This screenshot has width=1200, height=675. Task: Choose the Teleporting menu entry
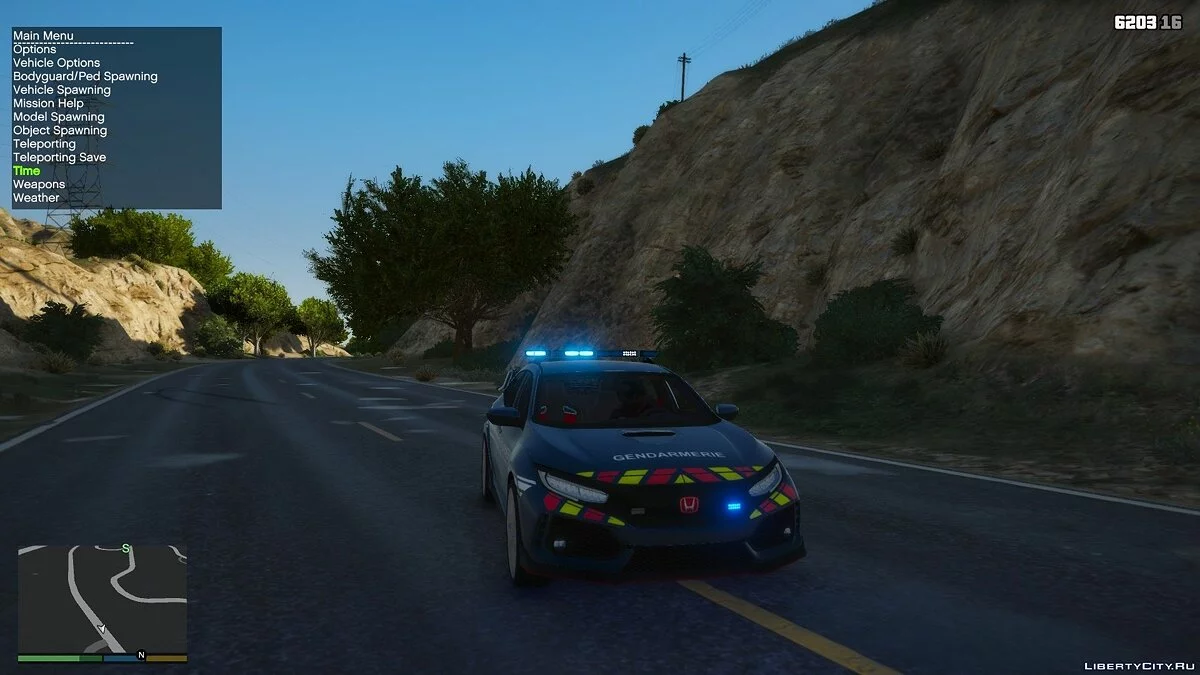click(44, 144)
